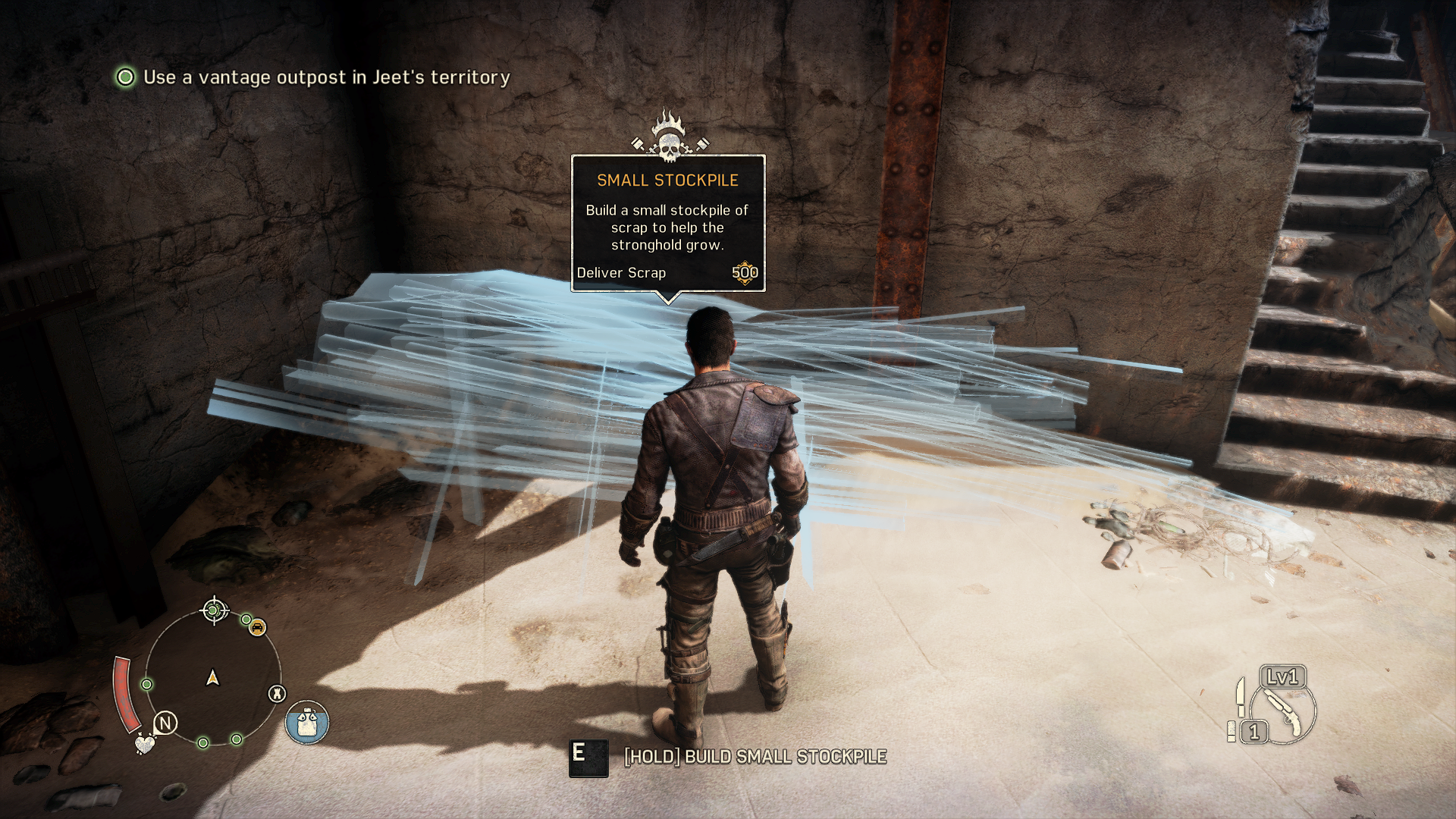Select the orange car marker on minimap
This screenshot has height=819, width=1456.
click(x=258, y=628)
